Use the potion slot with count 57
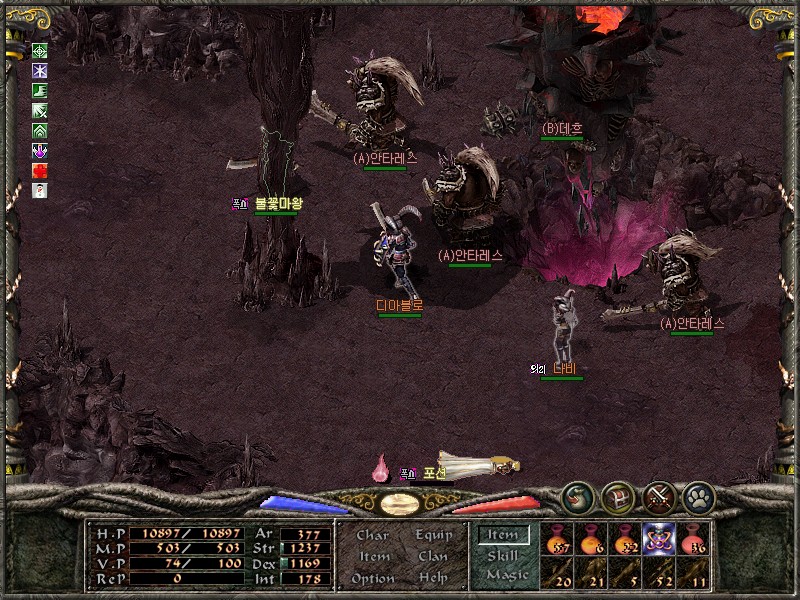Screen dimensions: 800x600 pos(558,539)
